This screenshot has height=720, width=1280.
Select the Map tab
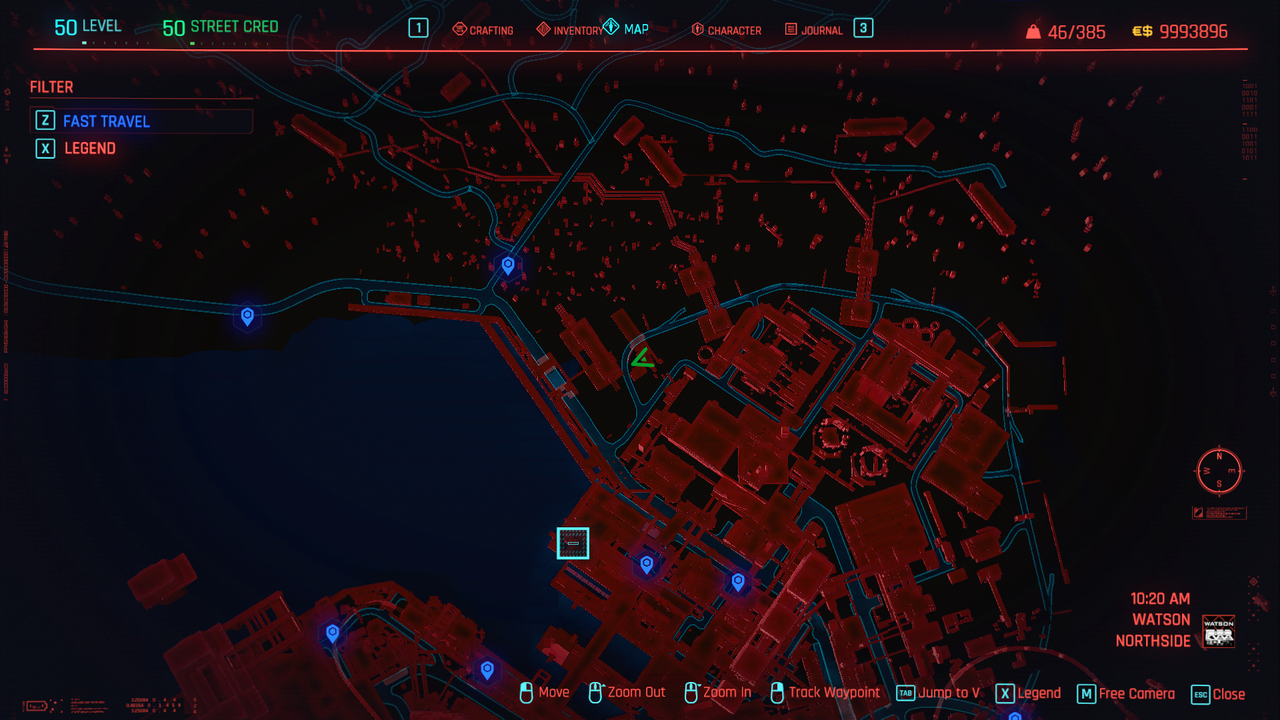click(x=627, y=29)
